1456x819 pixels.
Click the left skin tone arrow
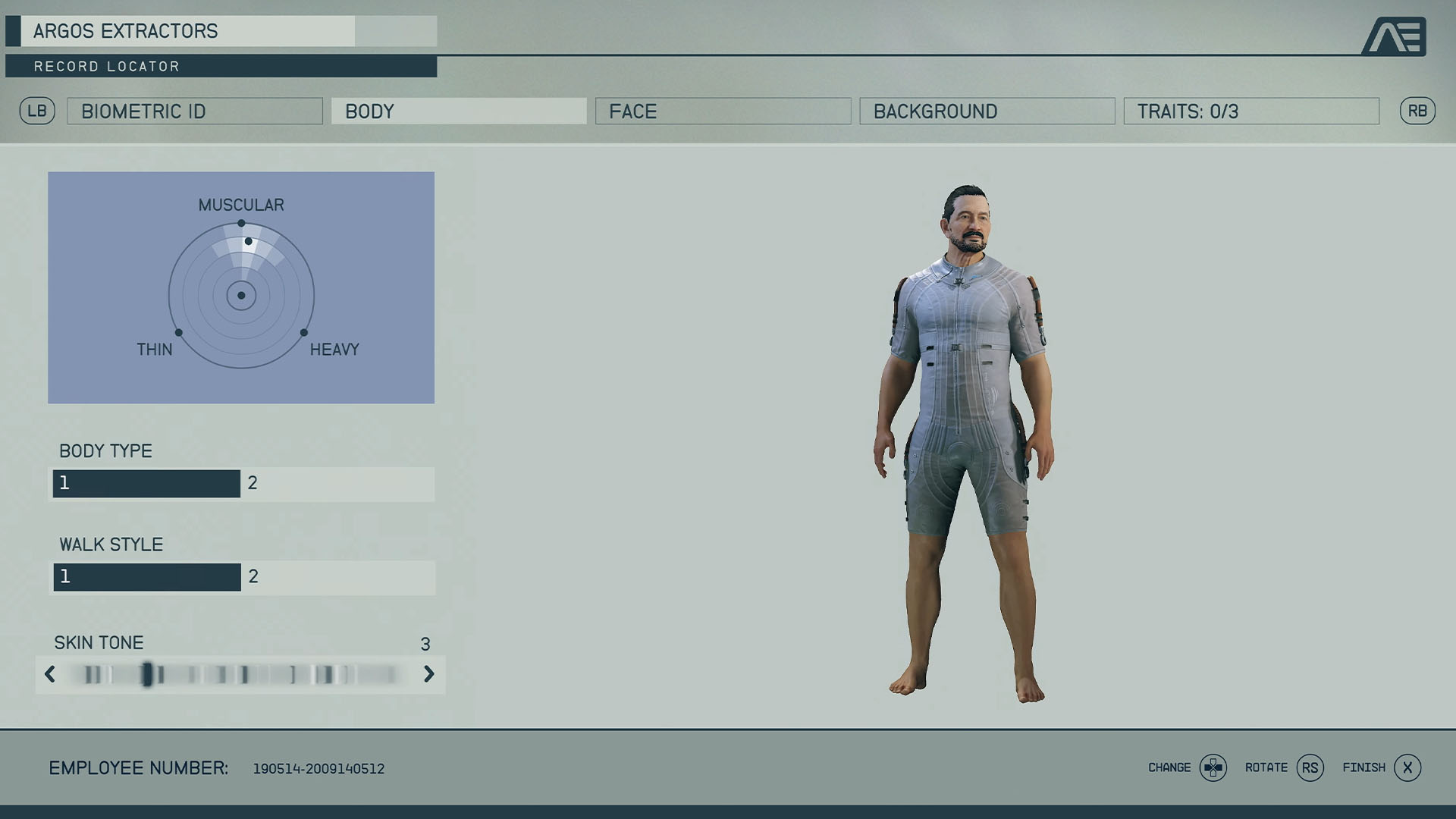[50, 674]
